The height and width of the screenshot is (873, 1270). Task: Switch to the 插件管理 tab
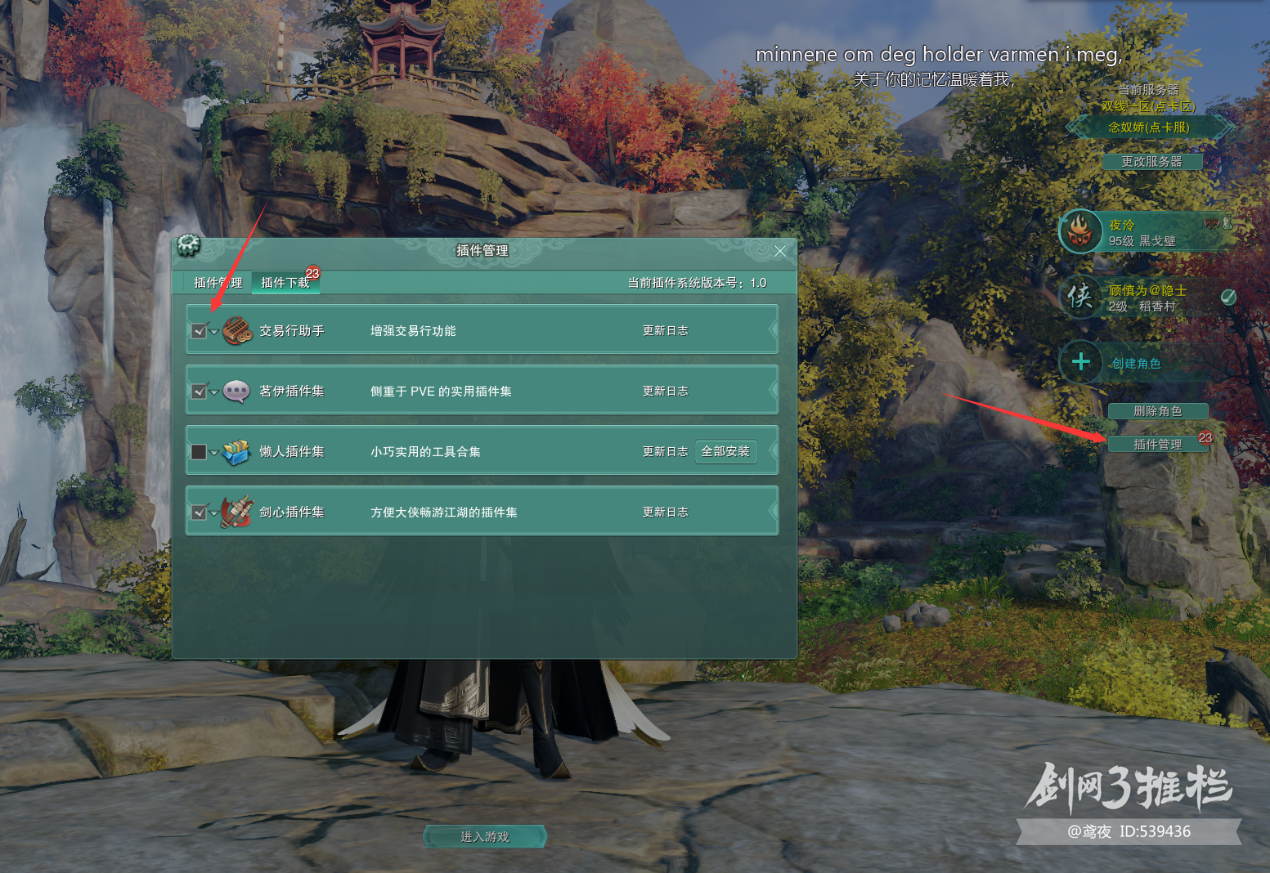pos(217,283)
